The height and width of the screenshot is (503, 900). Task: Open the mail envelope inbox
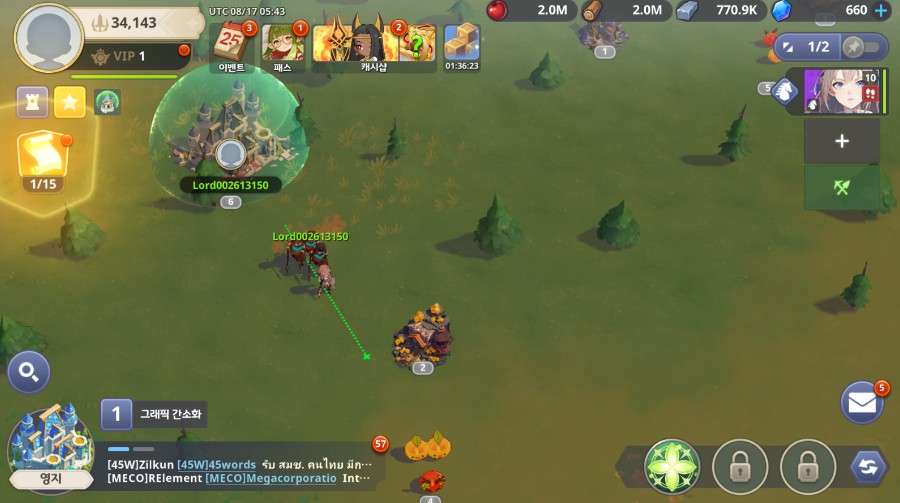(x=861, y=402)
